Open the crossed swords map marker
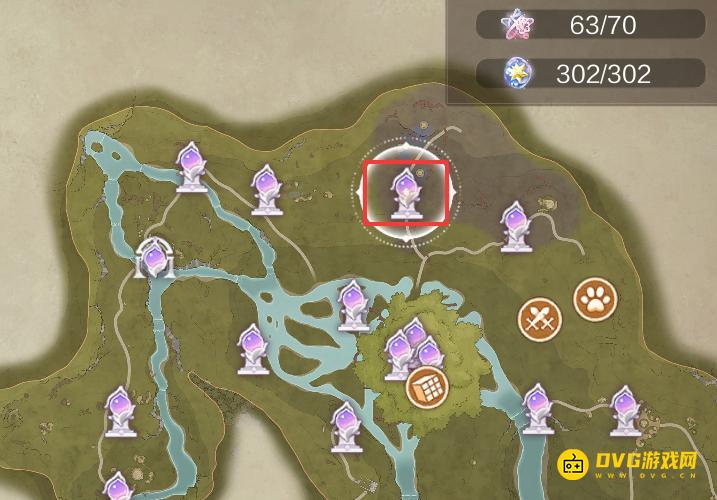717x500 pixels. tap(540, 320)
